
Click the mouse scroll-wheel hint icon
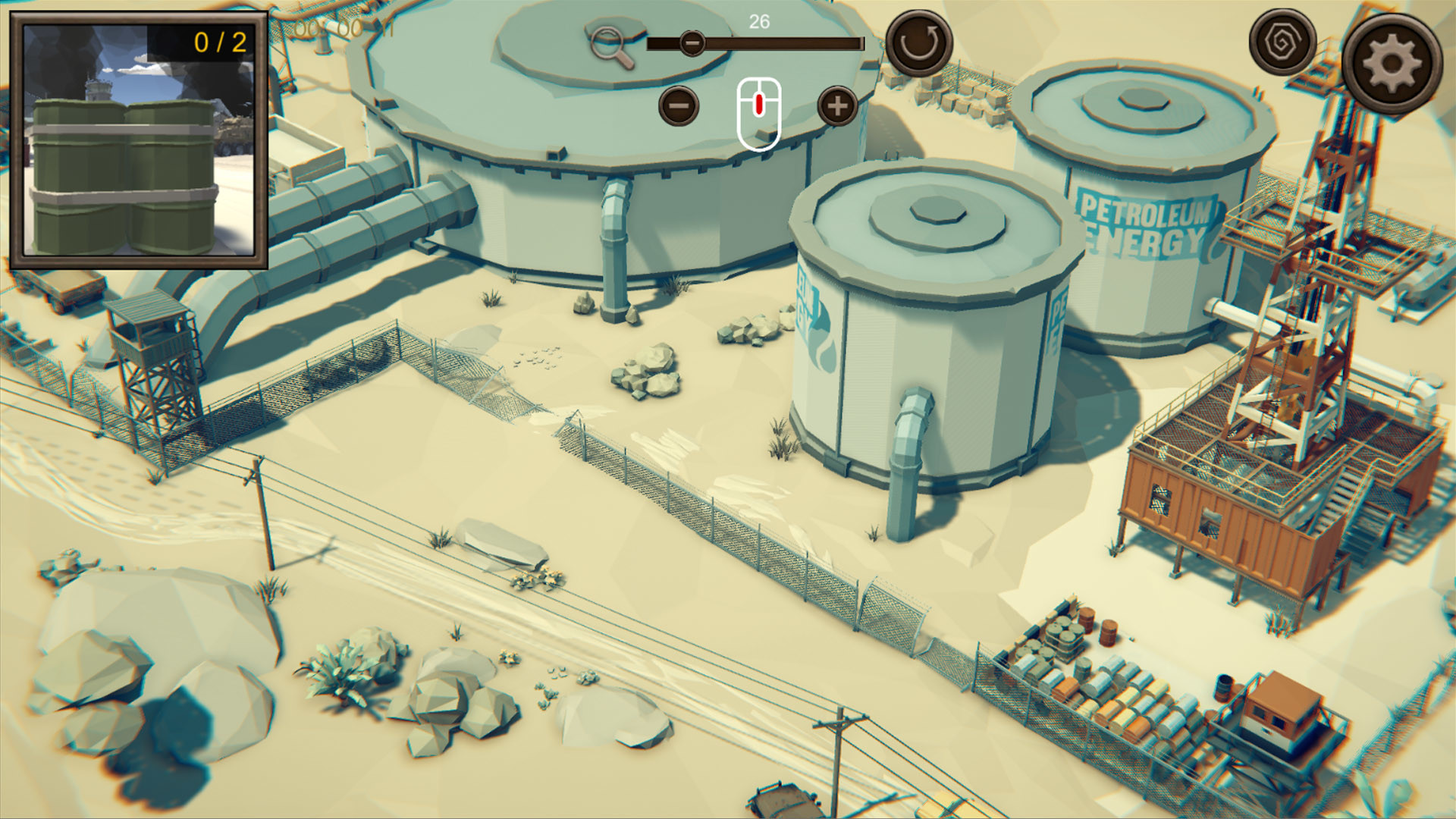tap(758, 112)
